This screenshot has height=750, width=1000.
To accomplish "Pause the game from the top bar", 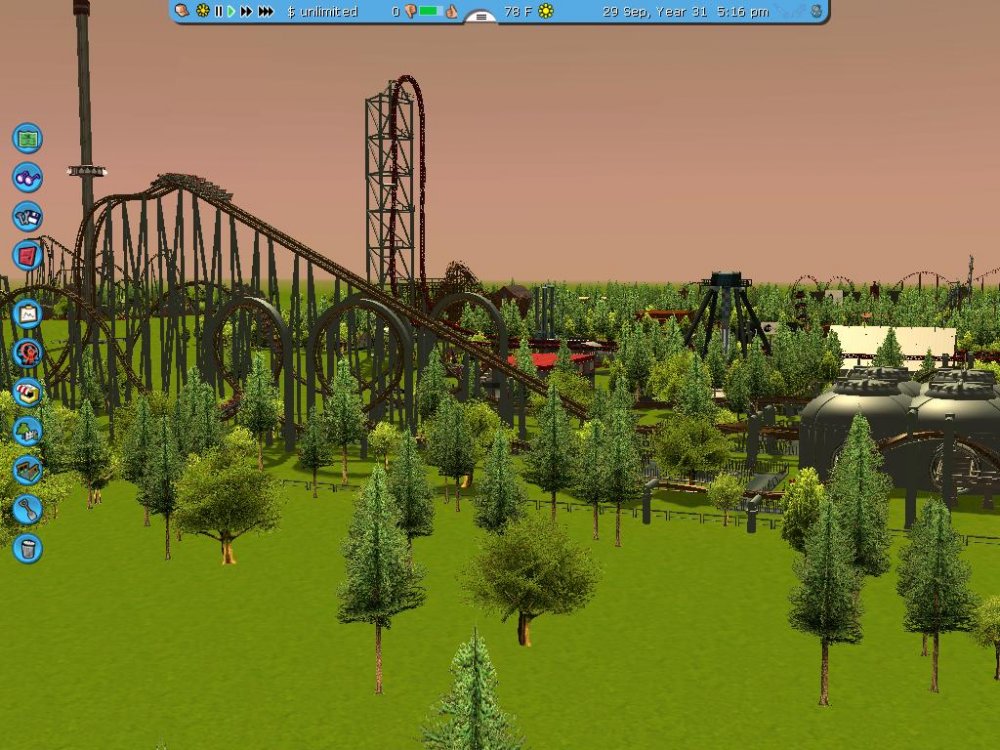I will coord(218,11).
